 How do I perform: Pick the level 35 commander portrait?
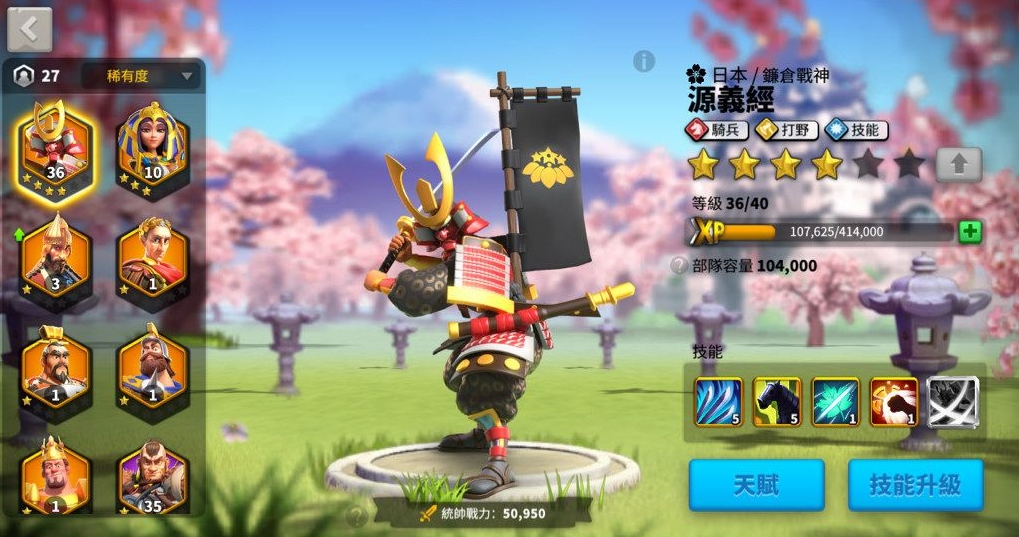152,475
